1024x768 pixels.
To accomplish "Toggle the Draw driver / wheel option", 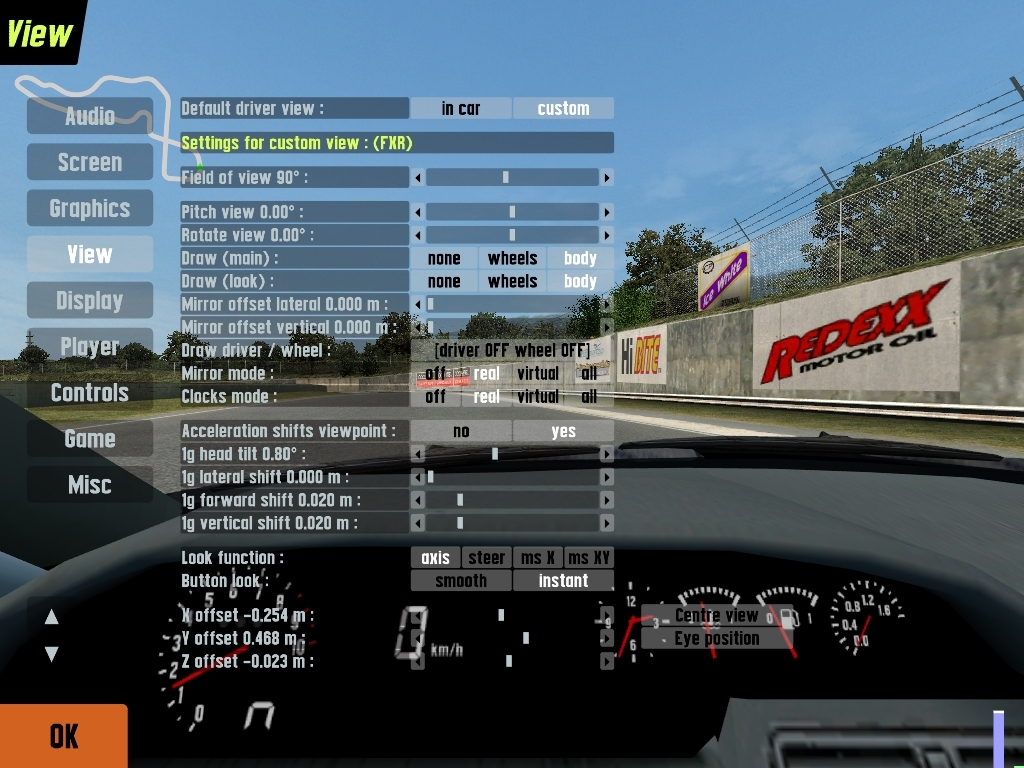I will pyautogui.click(x=512, y=350).
